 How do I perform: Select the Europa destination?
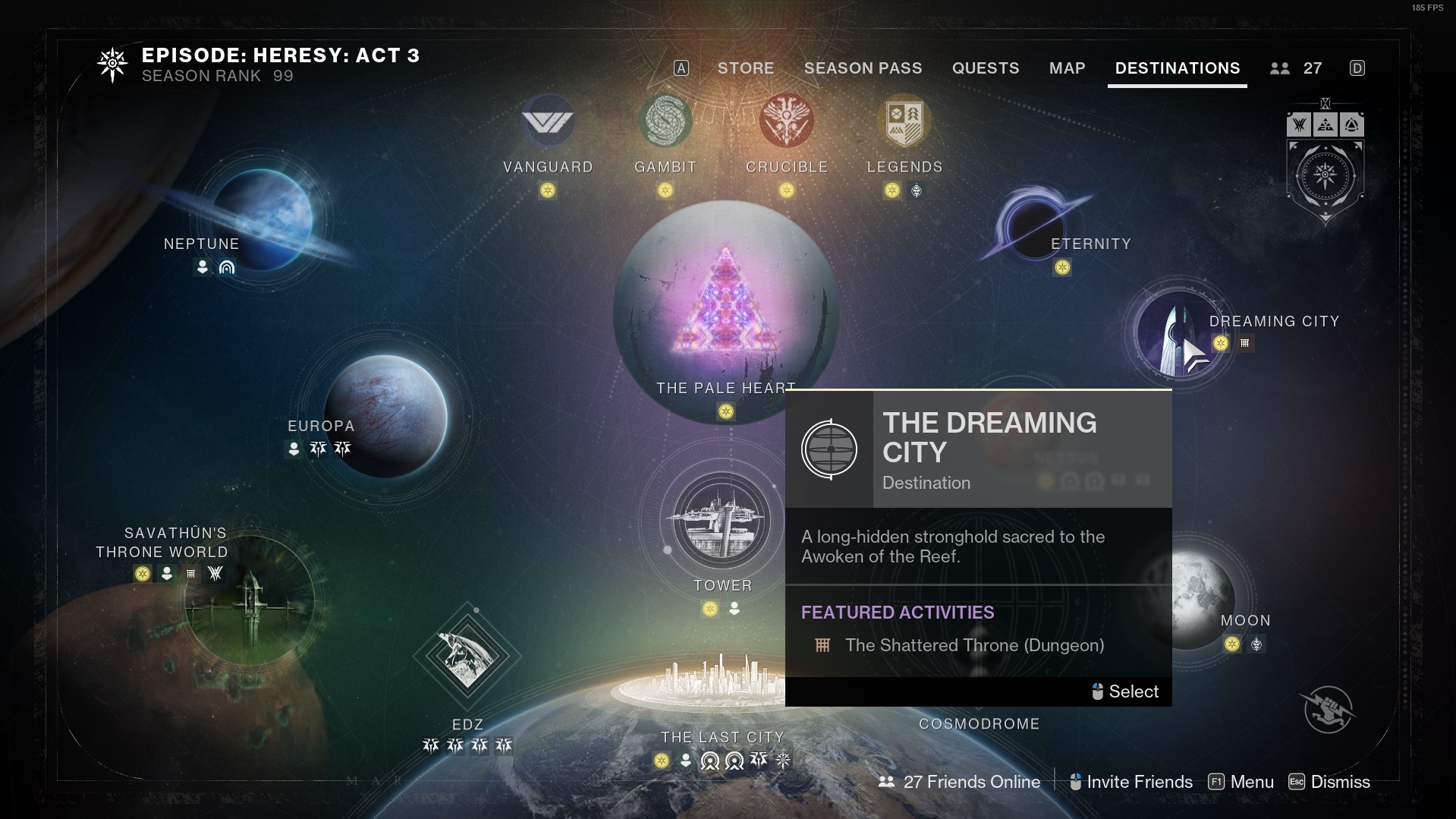(x=385, y=416)
